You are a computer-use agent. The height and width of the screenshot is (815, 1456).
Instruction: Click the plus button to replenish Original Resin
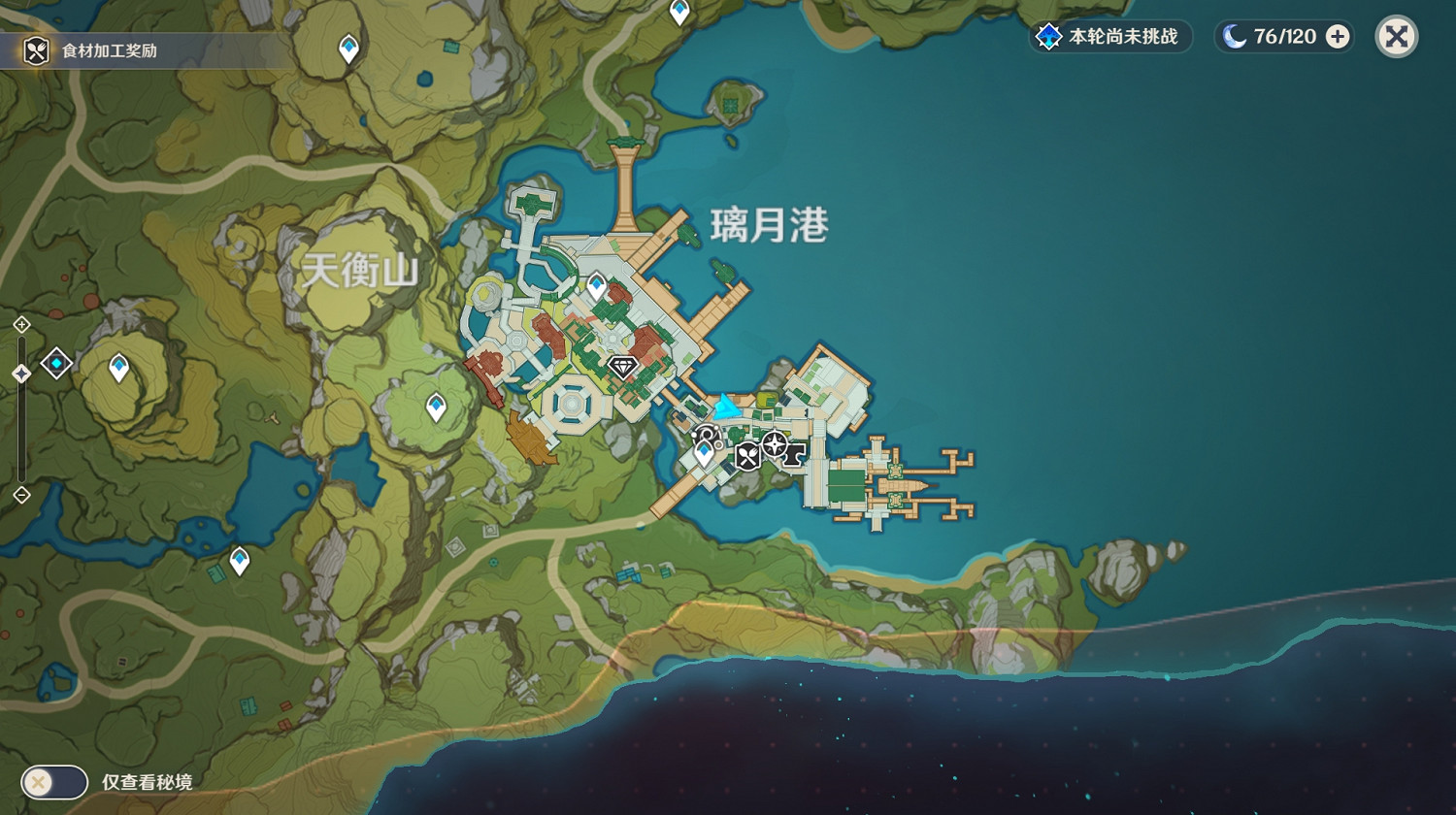click(x=1338, y=37)
